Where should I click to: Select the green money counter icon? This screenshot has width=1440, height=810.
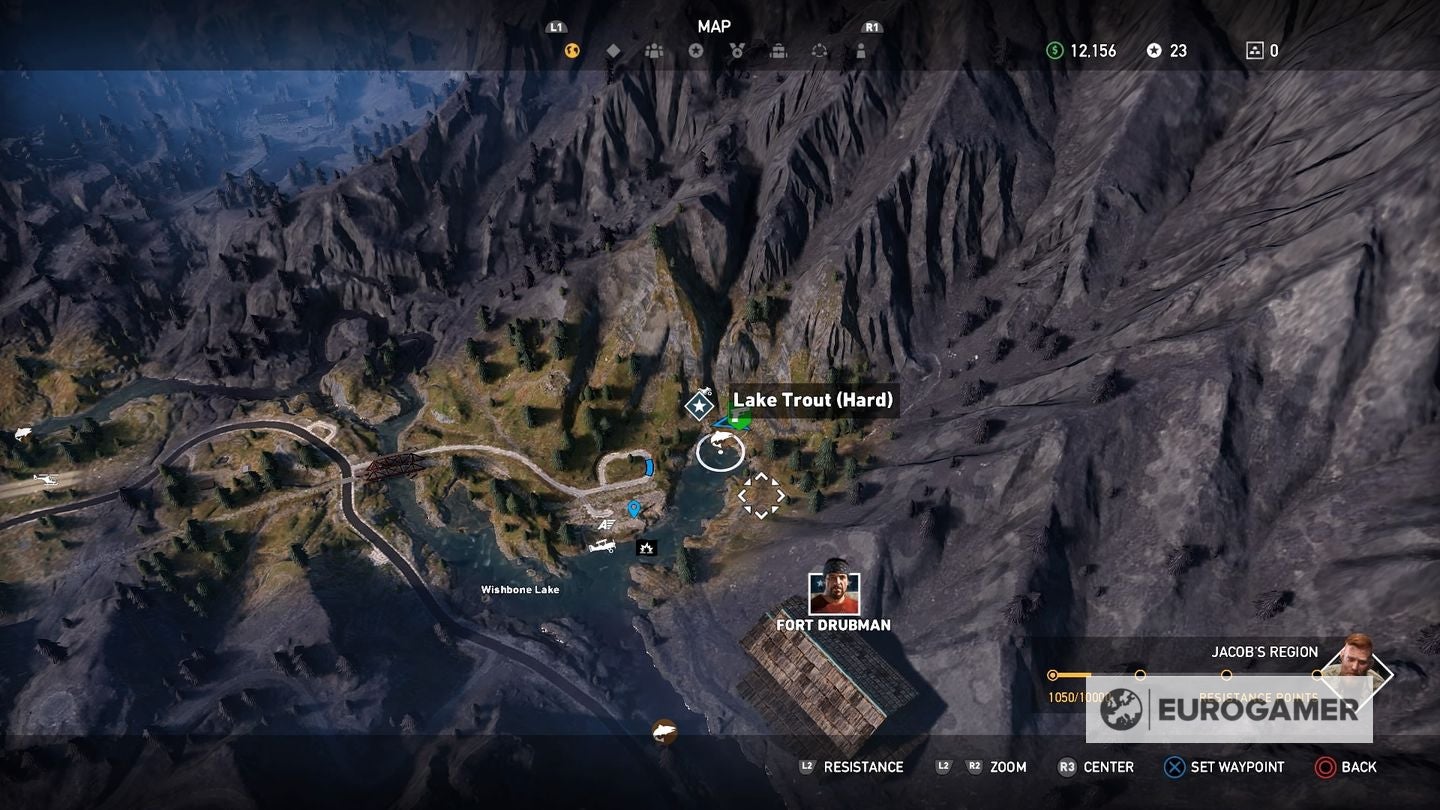[1055, 49]
